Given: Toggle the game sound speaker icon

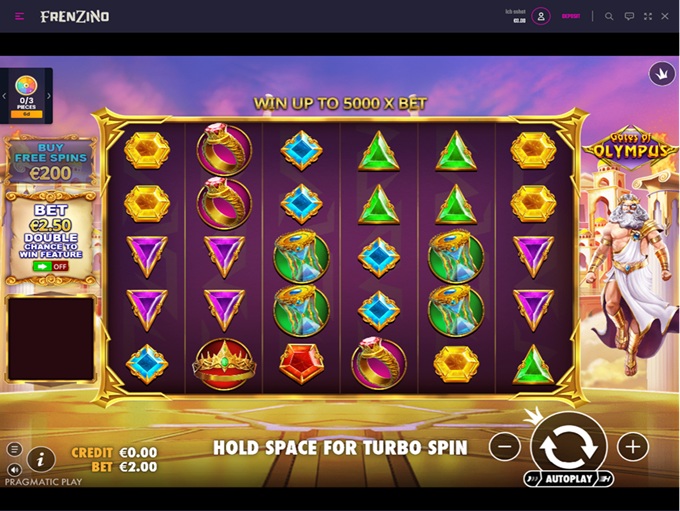Looking at the screenshot, I should pos(14,469).
